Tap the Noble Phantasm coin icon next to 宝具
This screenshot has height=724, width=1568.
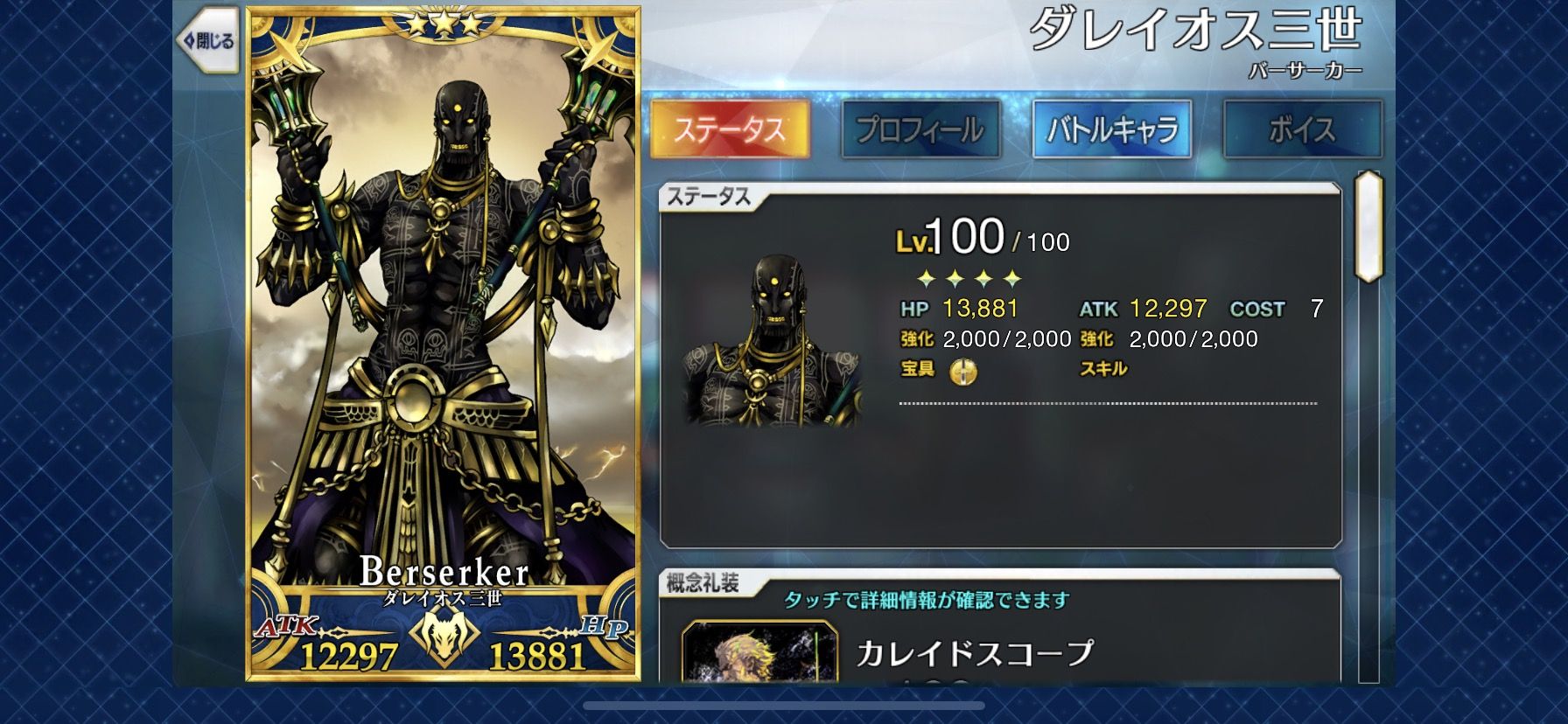(x=964, y=370)
